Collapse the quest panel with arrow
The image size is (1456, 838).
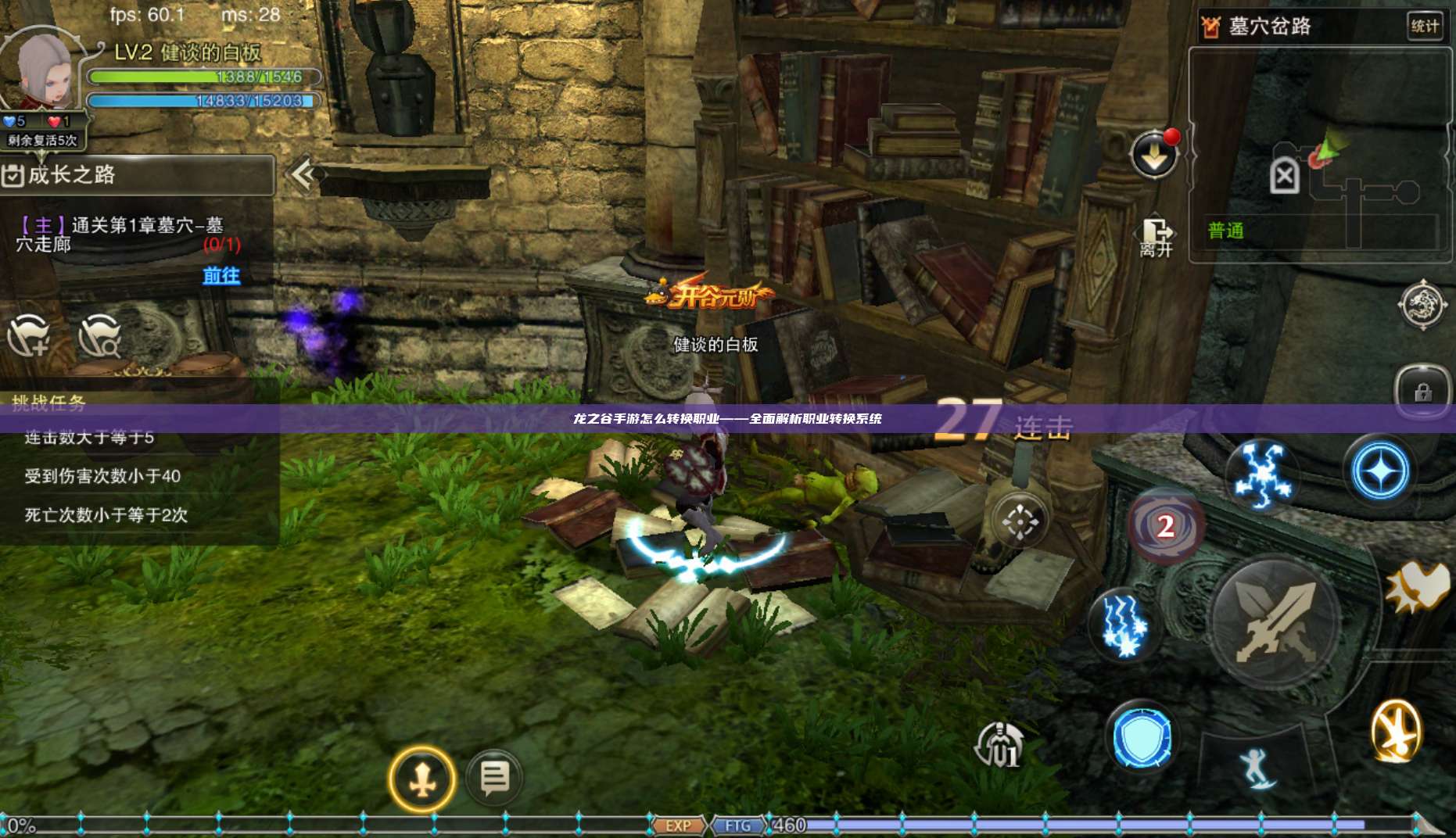point(303,174)
